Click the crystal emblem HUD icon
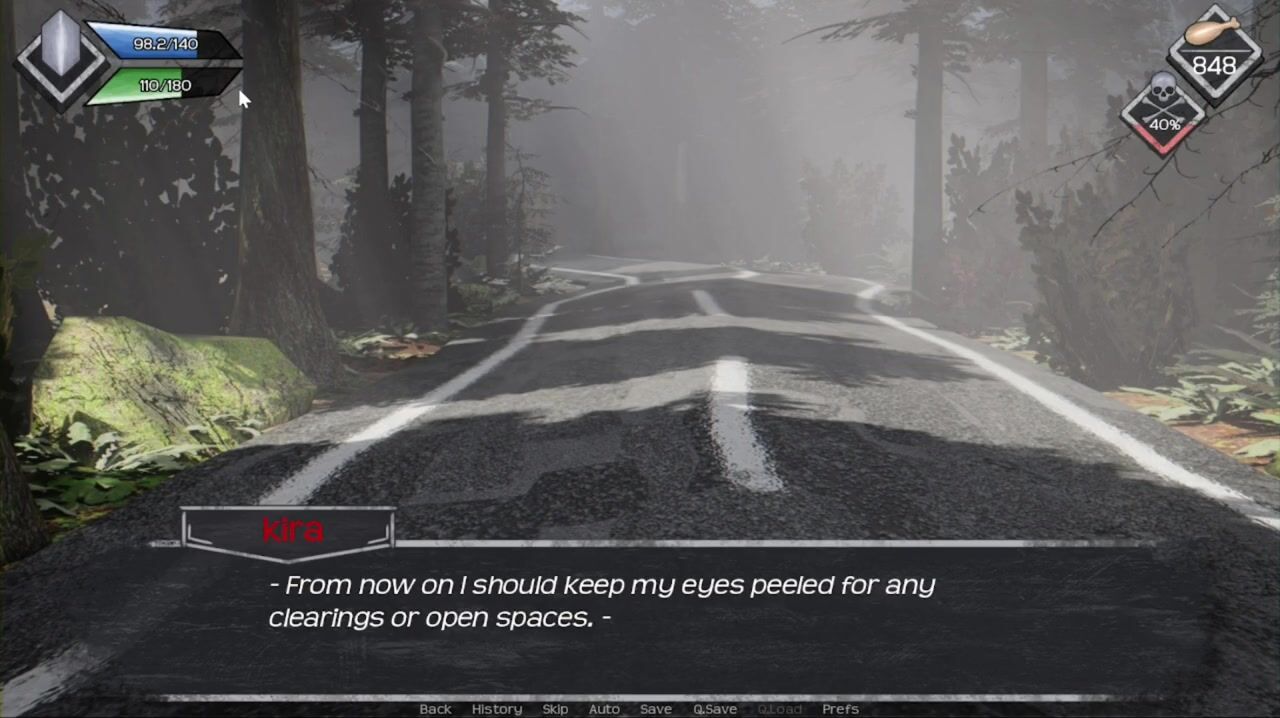The width and height of the screenshot is (1280, 718). point(60,58)
